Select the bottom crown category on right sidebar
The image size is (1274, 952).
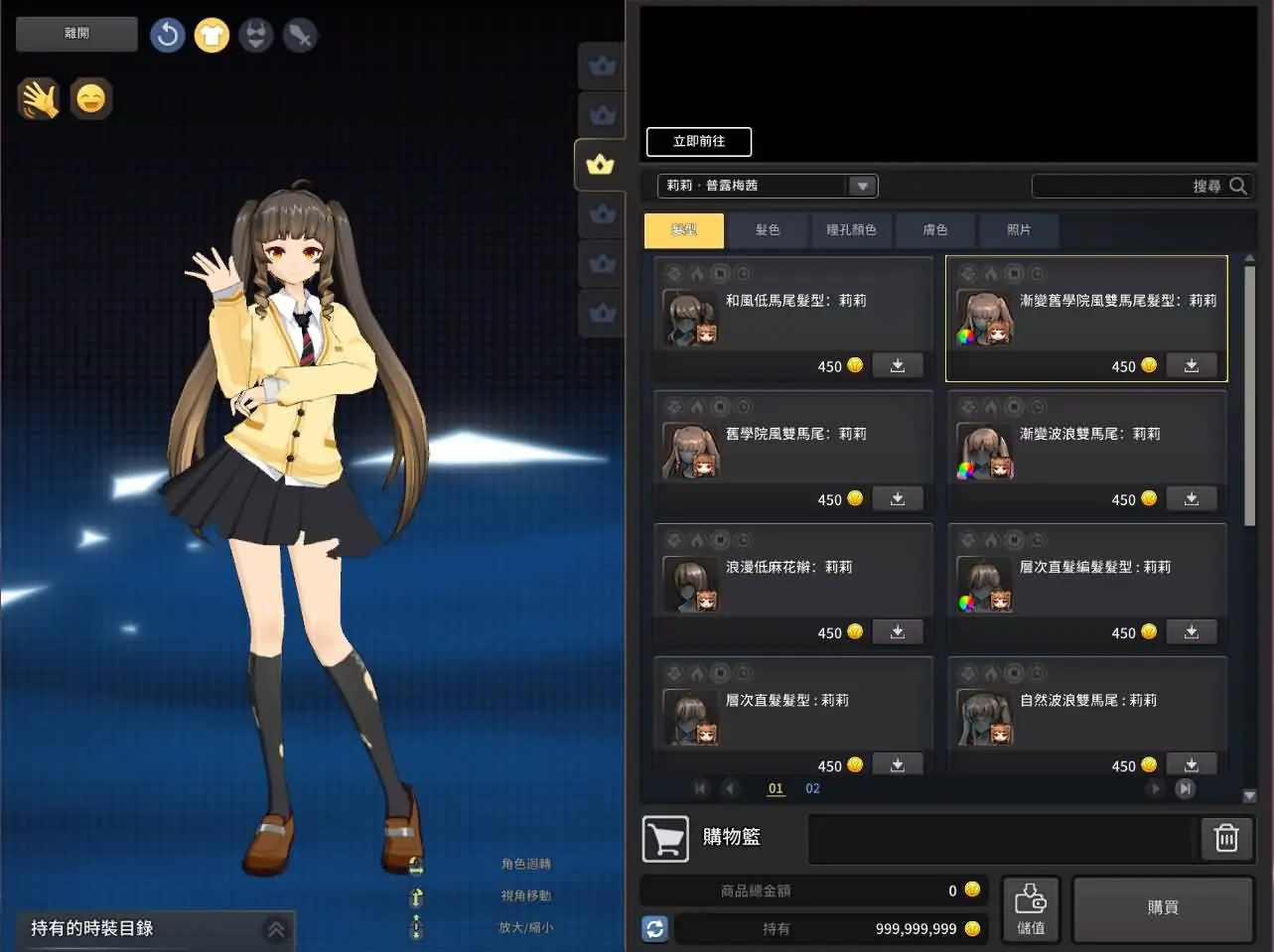point(601,313)
